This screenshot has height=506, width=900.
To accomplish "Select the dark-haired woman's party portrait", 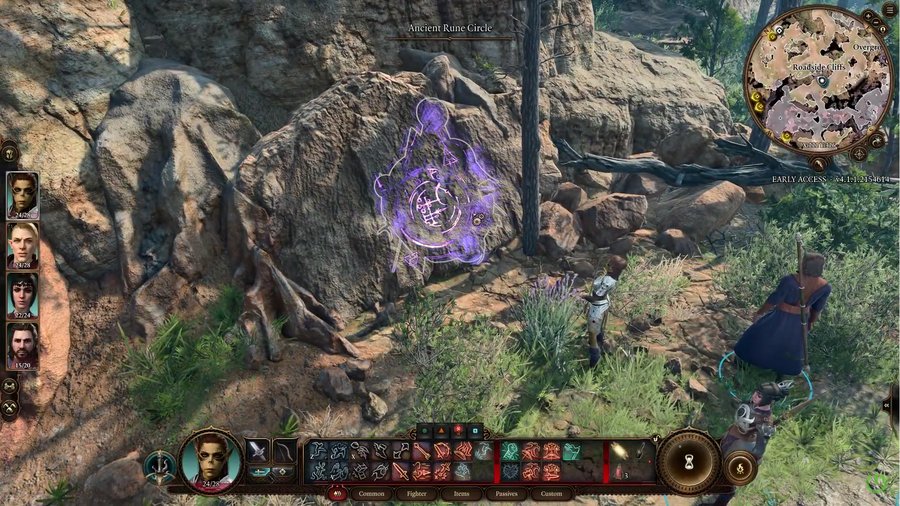I will coord(22,295).
